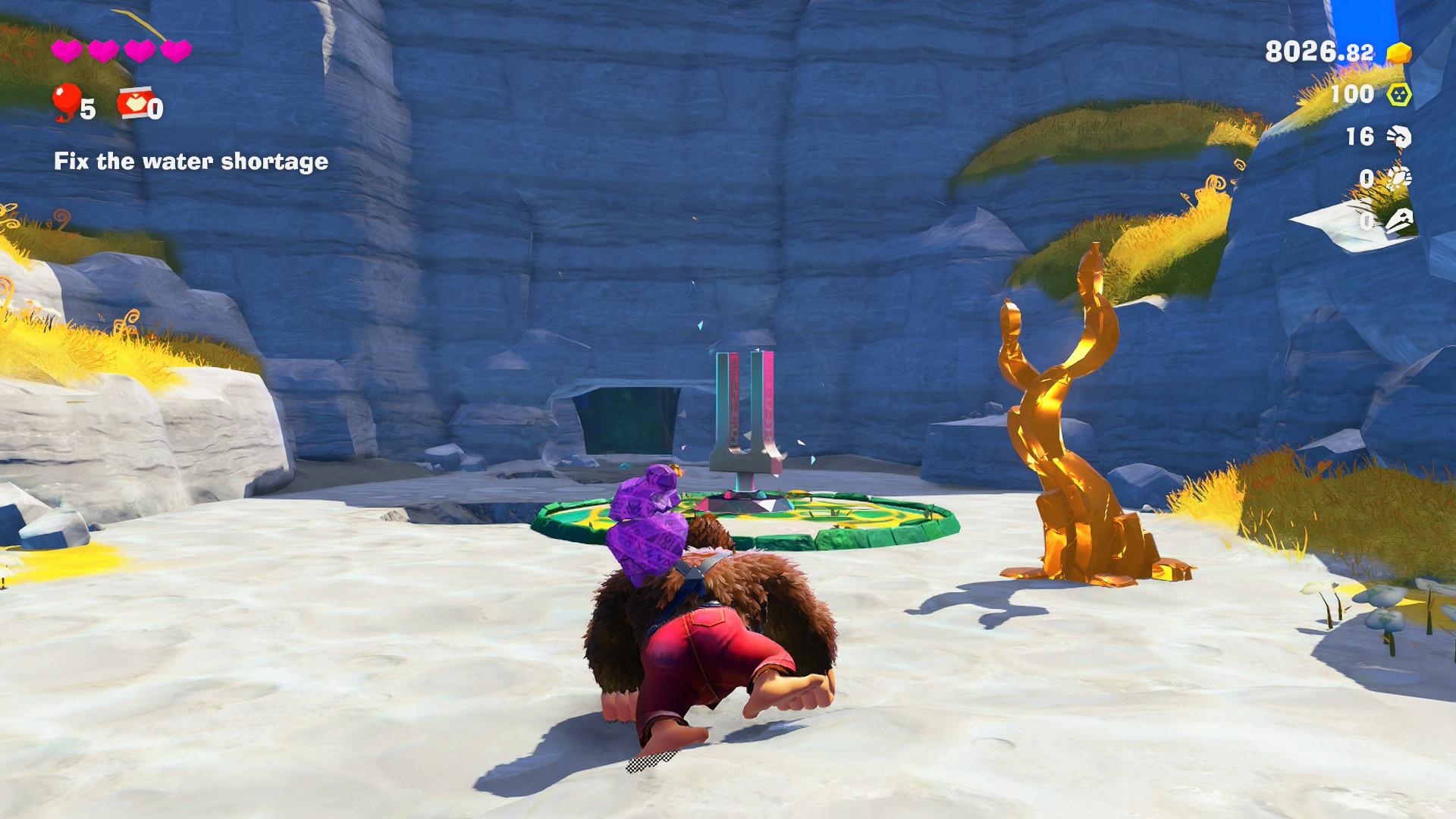Image resolution: width=1456 pixels, height=819 pixels.
Task: Select the footprint fossil icon
Action: [1398, 178]
